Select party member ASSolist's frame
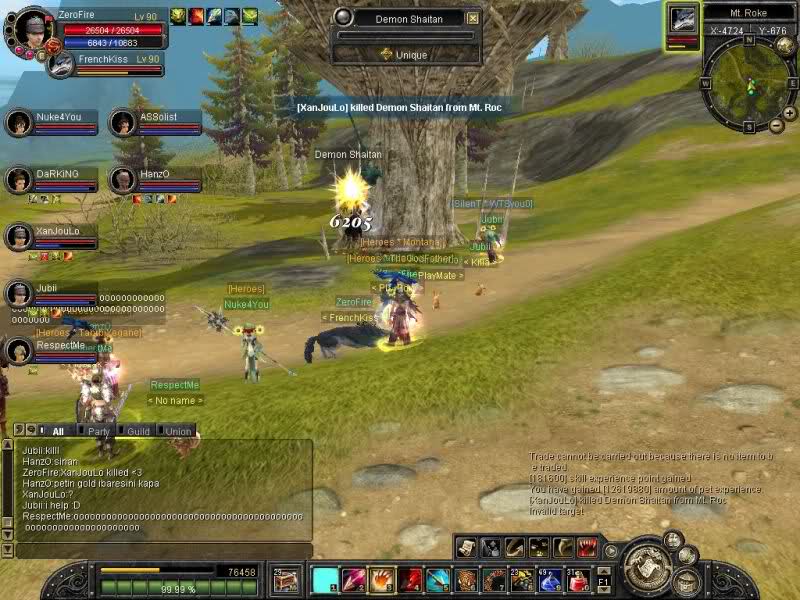 156,122
